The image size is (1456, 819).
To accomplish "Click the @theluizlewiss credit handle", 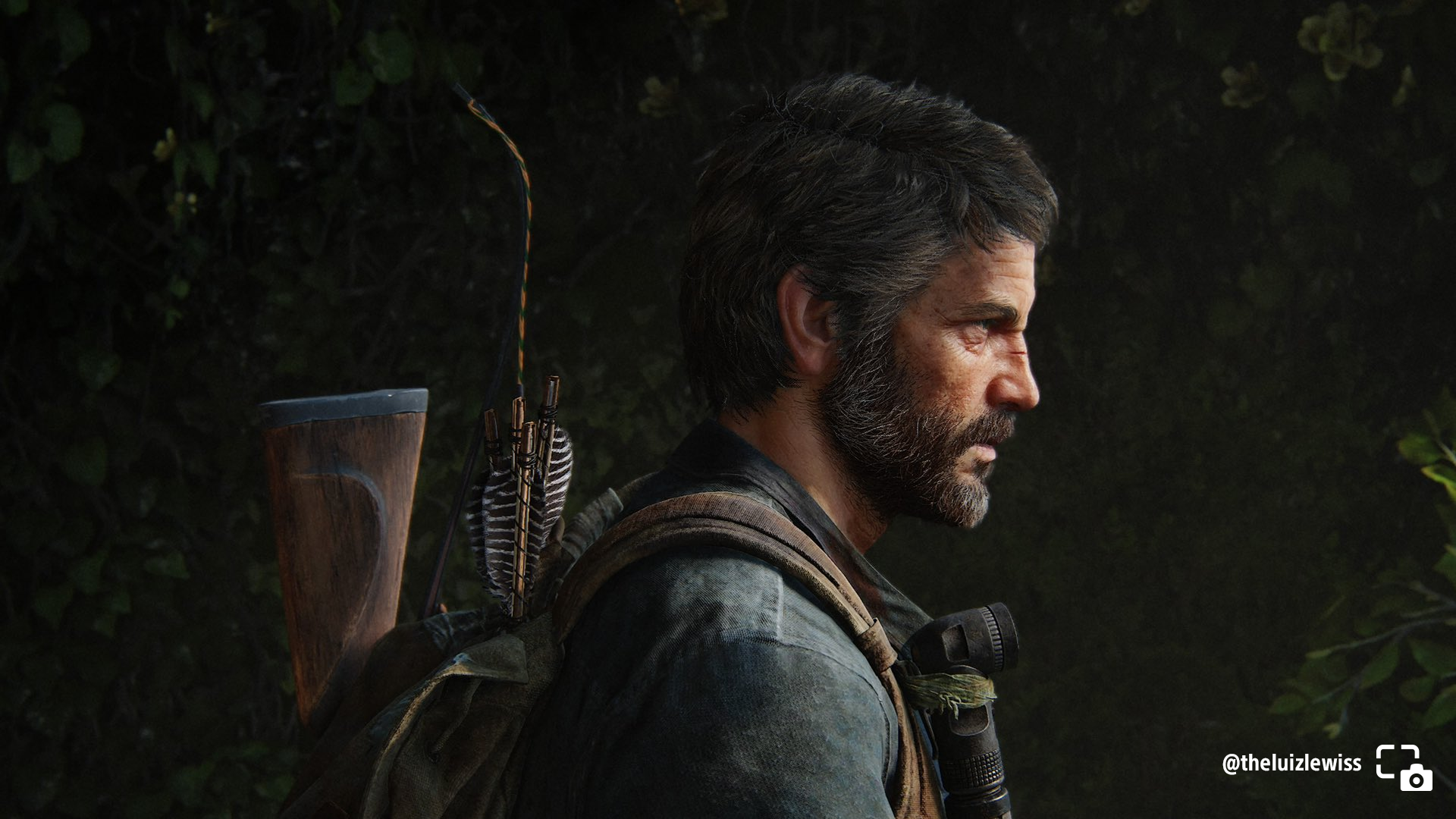I will tap(1291, 763).
